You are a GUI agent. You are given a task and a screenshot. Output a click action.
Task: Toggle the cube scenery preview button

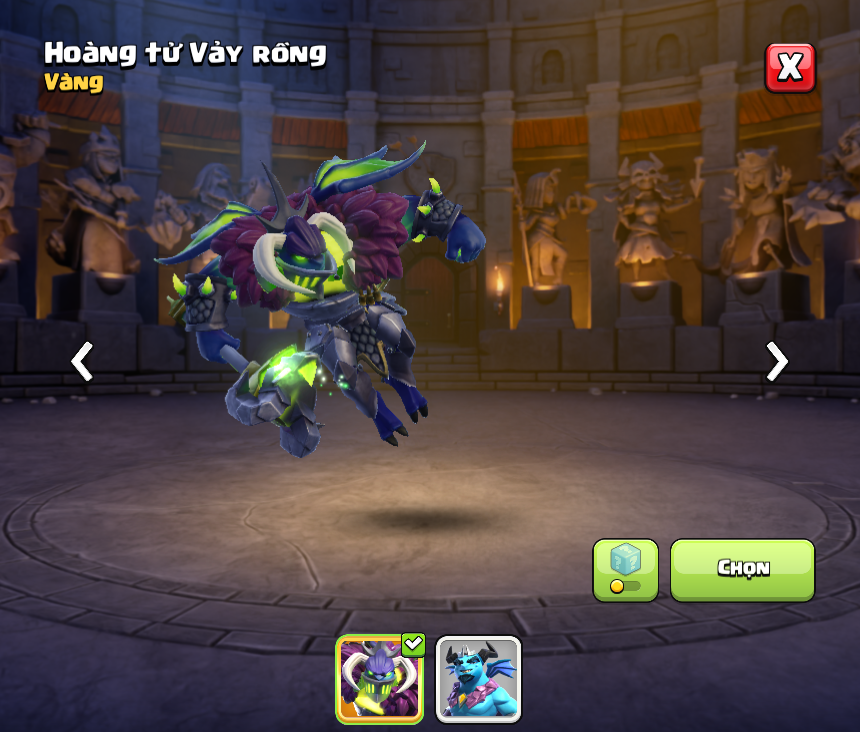pos(625,570)
